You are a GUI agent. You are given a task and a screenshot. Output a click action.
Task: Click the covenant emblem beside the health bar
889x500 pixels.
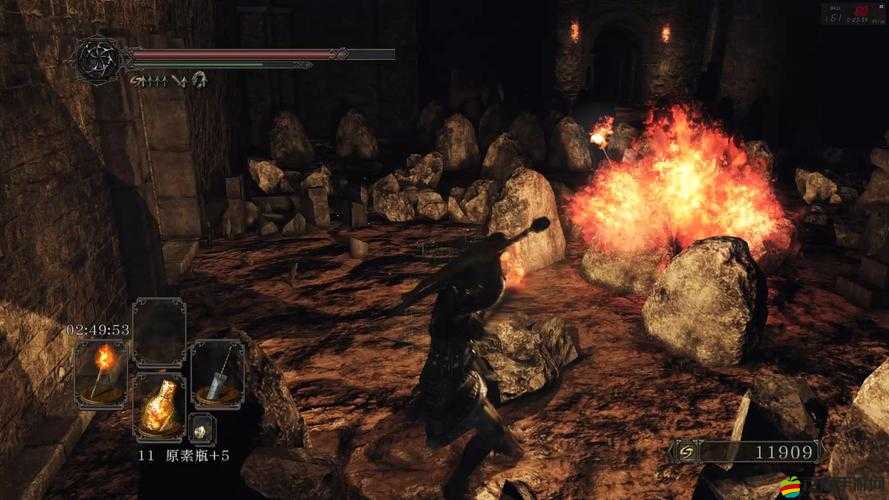pyautogui.click(x=100, y=60)
